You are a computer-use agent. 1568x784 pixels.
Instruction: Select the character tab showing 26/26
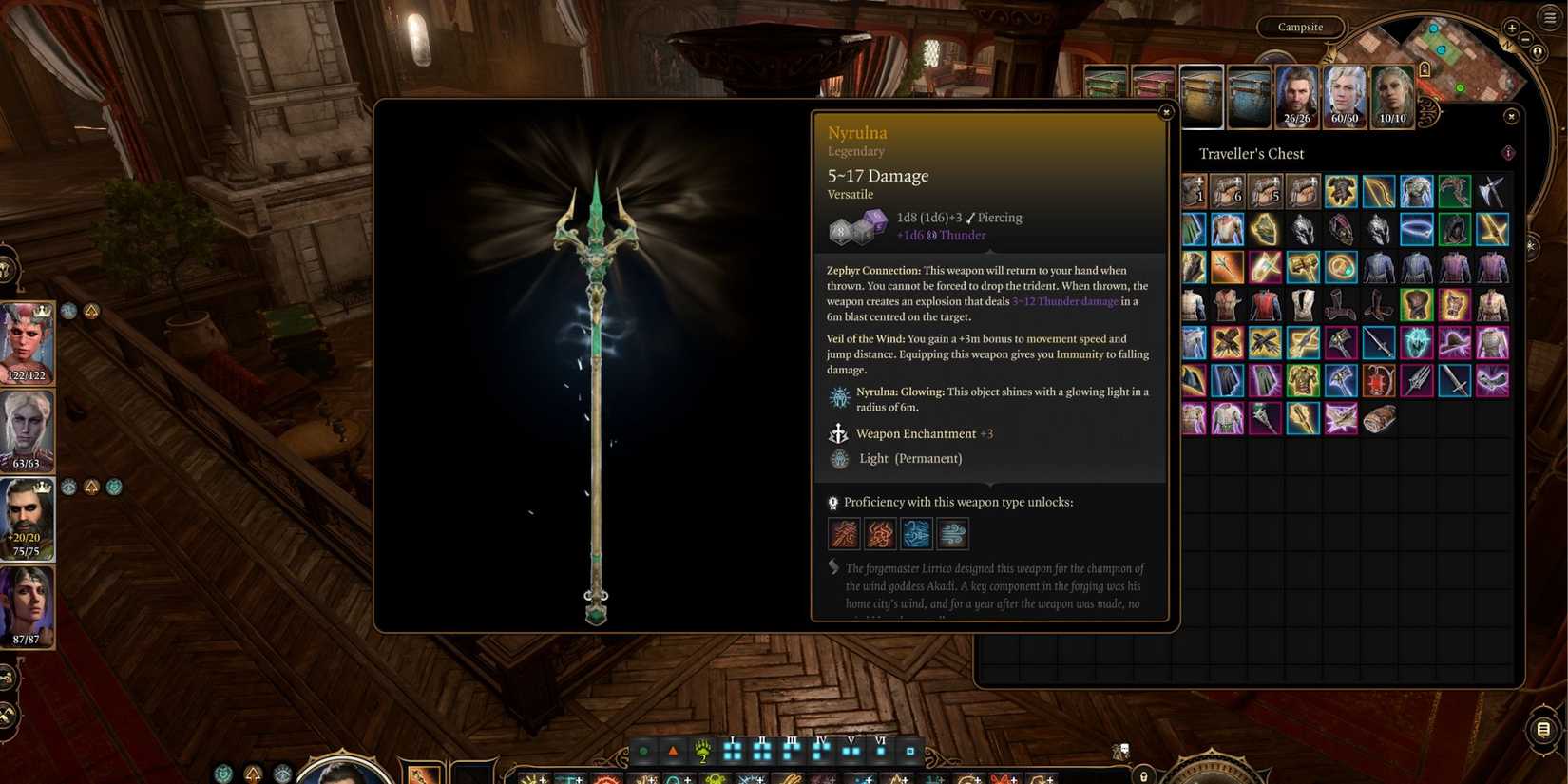click(1296, 95)
